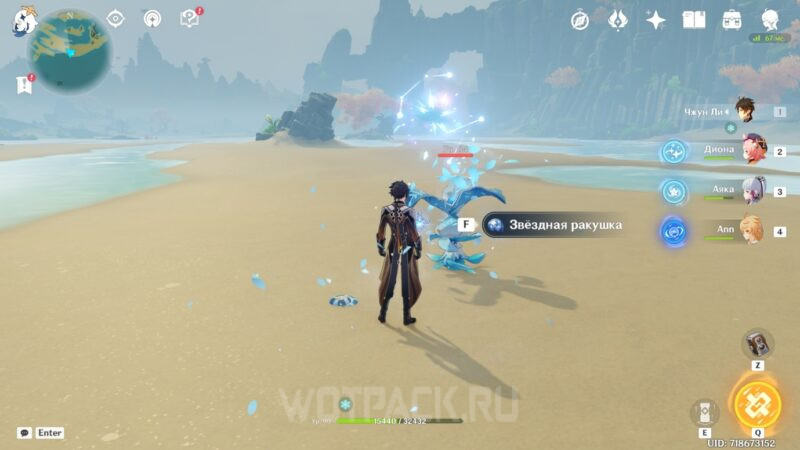Open the circular minimap

69,48
